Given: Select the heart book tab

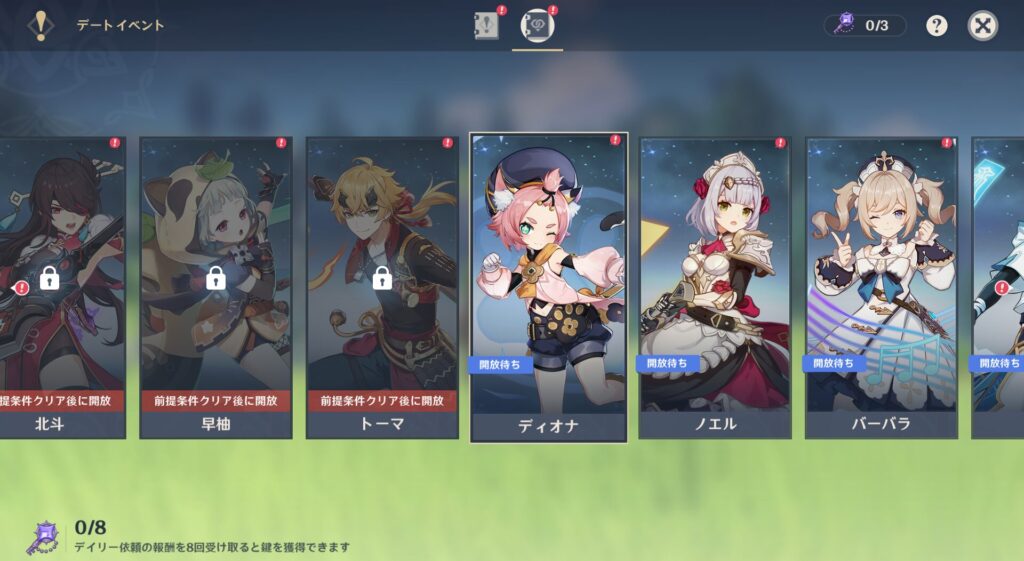Looking at the screenshot, I should point(539,26).
